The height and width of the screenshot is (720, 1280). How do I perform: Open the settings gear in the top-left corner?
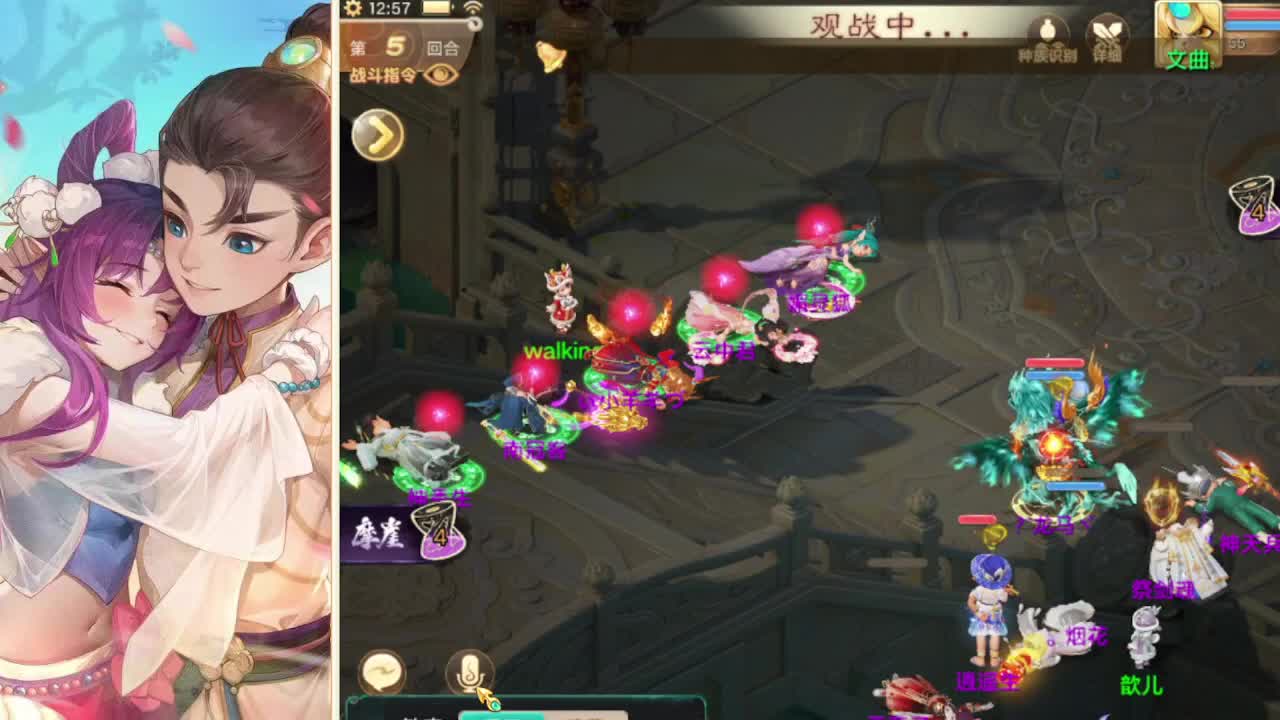(352, 10)
